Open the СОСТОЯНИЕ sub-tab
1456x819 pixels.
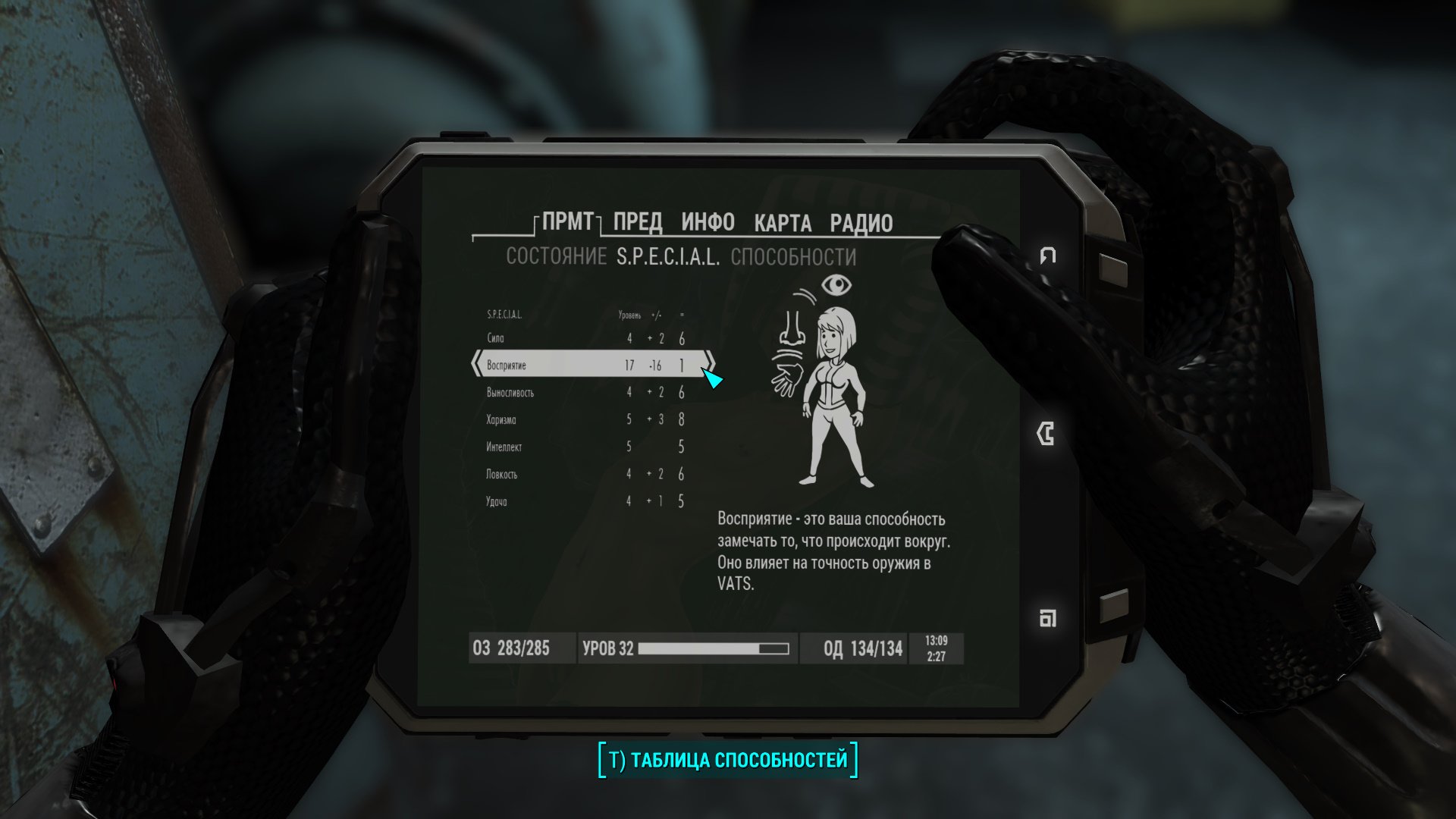point(556,257)
